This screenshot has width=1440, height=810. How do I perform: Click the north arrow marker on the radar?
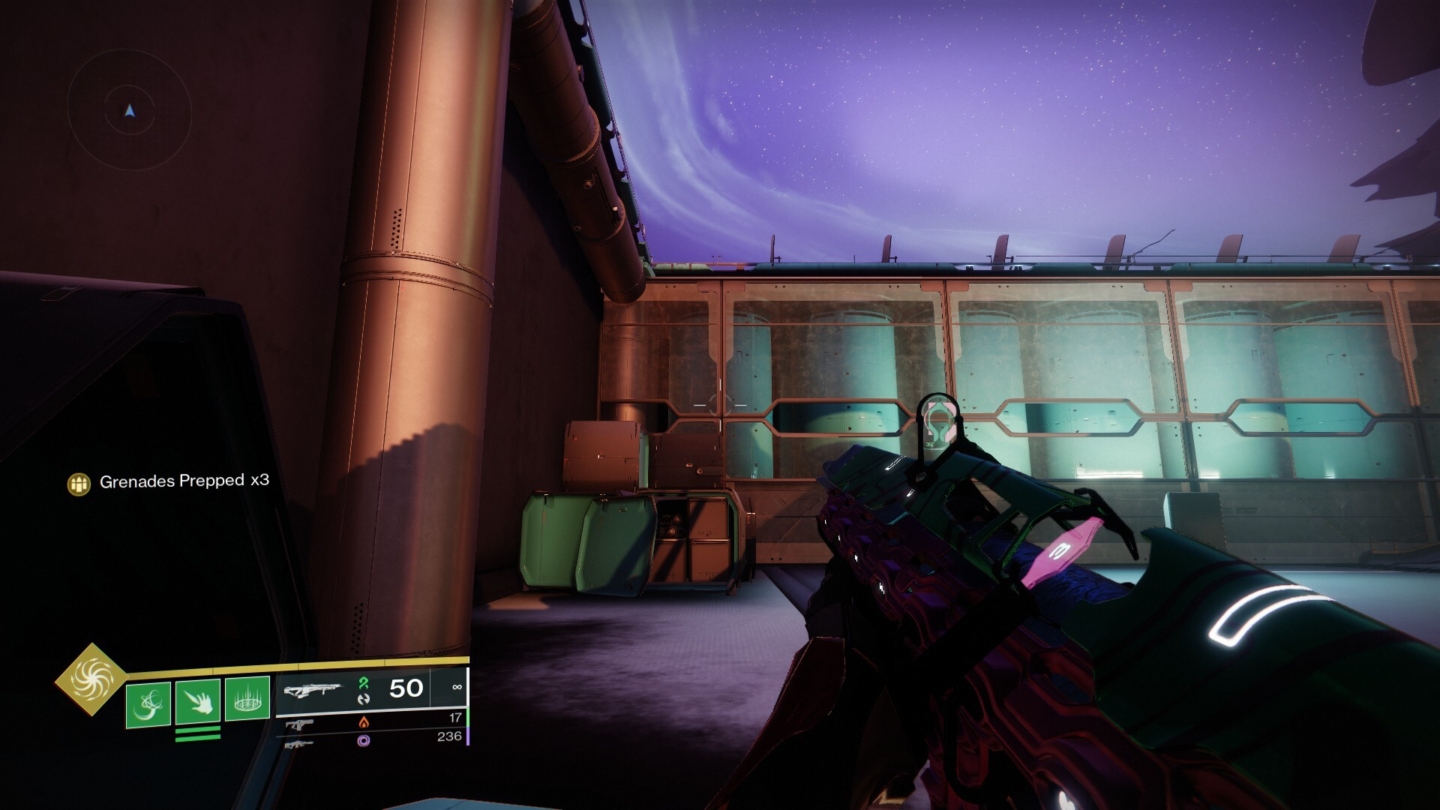point(128,110)
